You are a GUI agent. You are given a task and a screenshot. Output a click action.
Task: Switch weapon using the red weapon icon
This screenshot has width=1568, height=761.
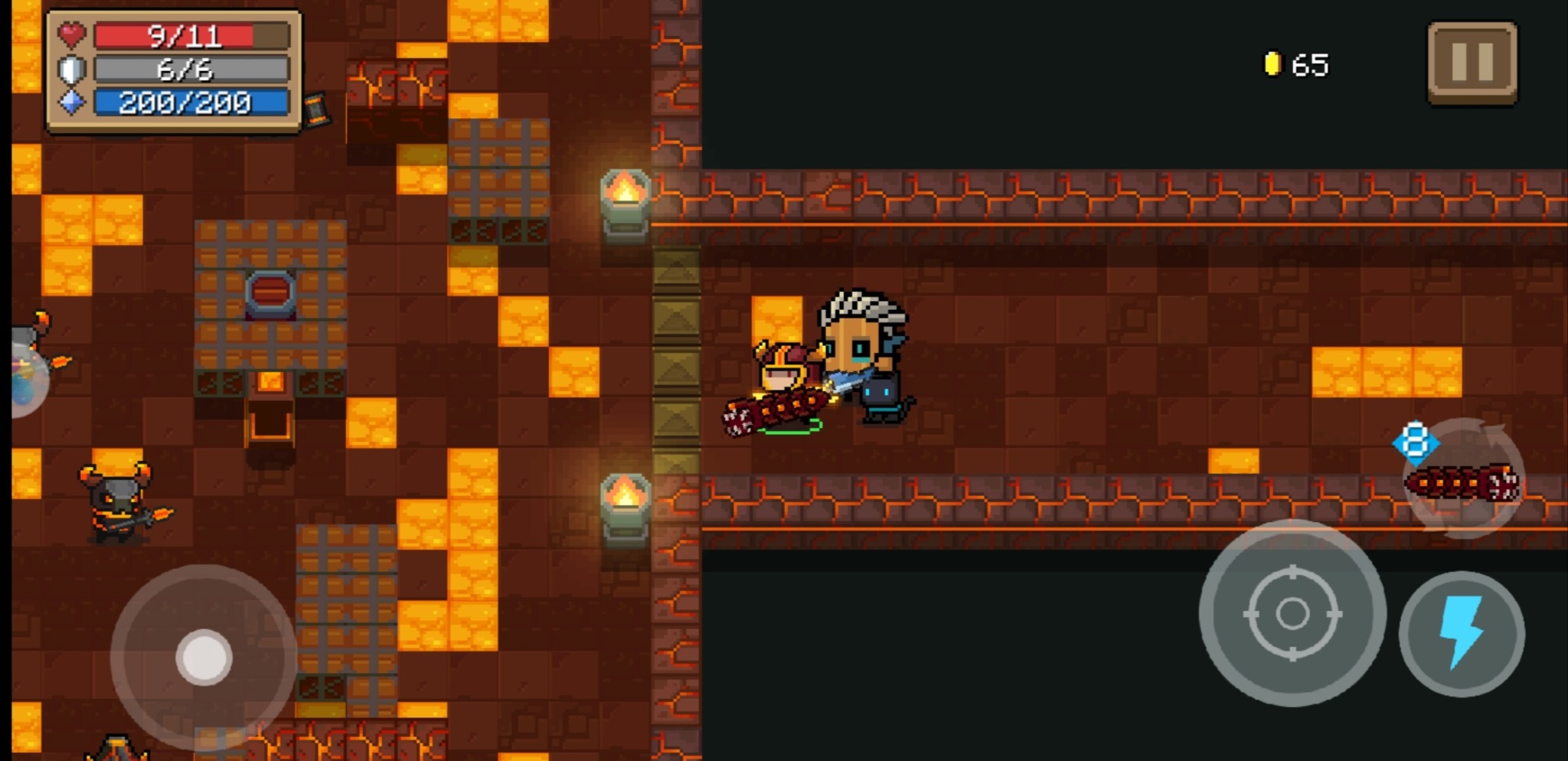pyautogui.click(x=1463, y=482)
